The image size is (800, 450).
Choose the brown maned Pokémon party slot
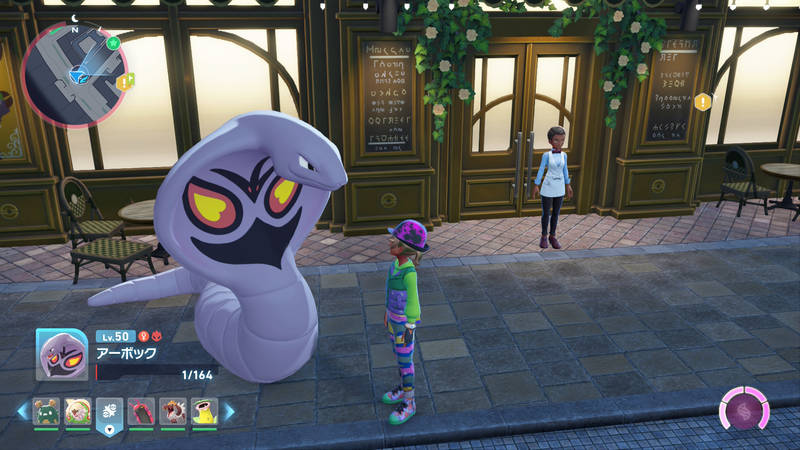point(172,411)
